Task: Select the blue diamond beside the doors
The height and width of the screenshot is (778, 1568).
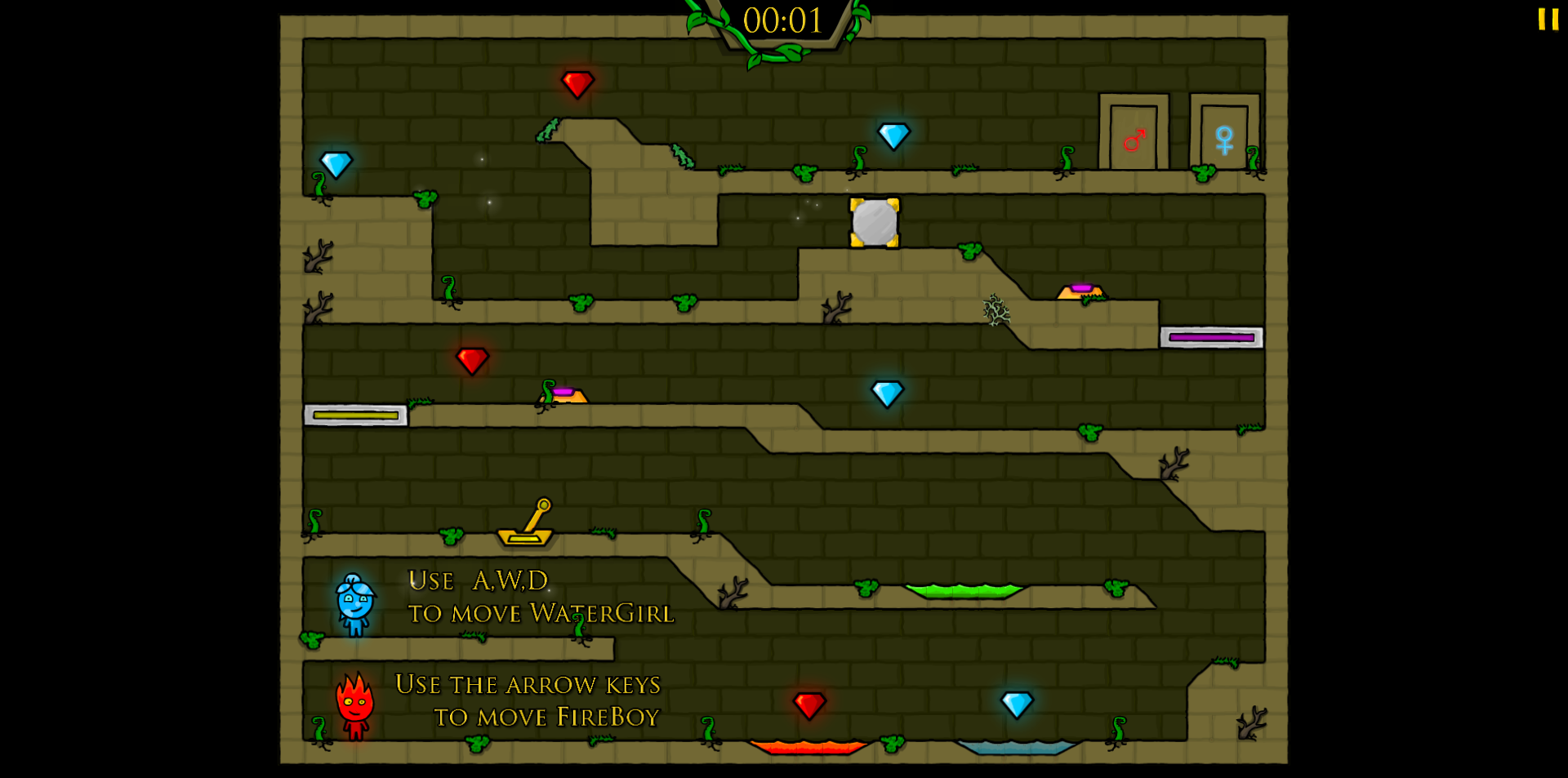Action: pyautogui.click(x=893, y=137)
